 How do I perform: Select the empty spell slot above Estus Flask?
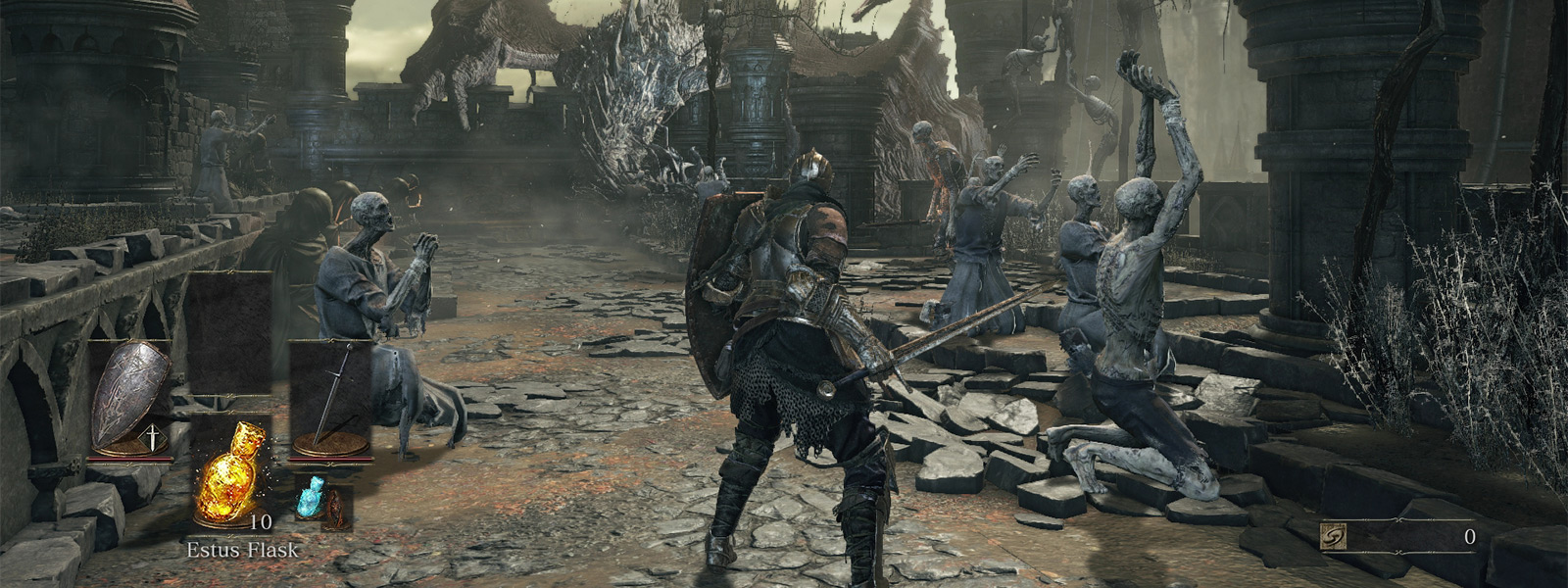click(229, 333)
